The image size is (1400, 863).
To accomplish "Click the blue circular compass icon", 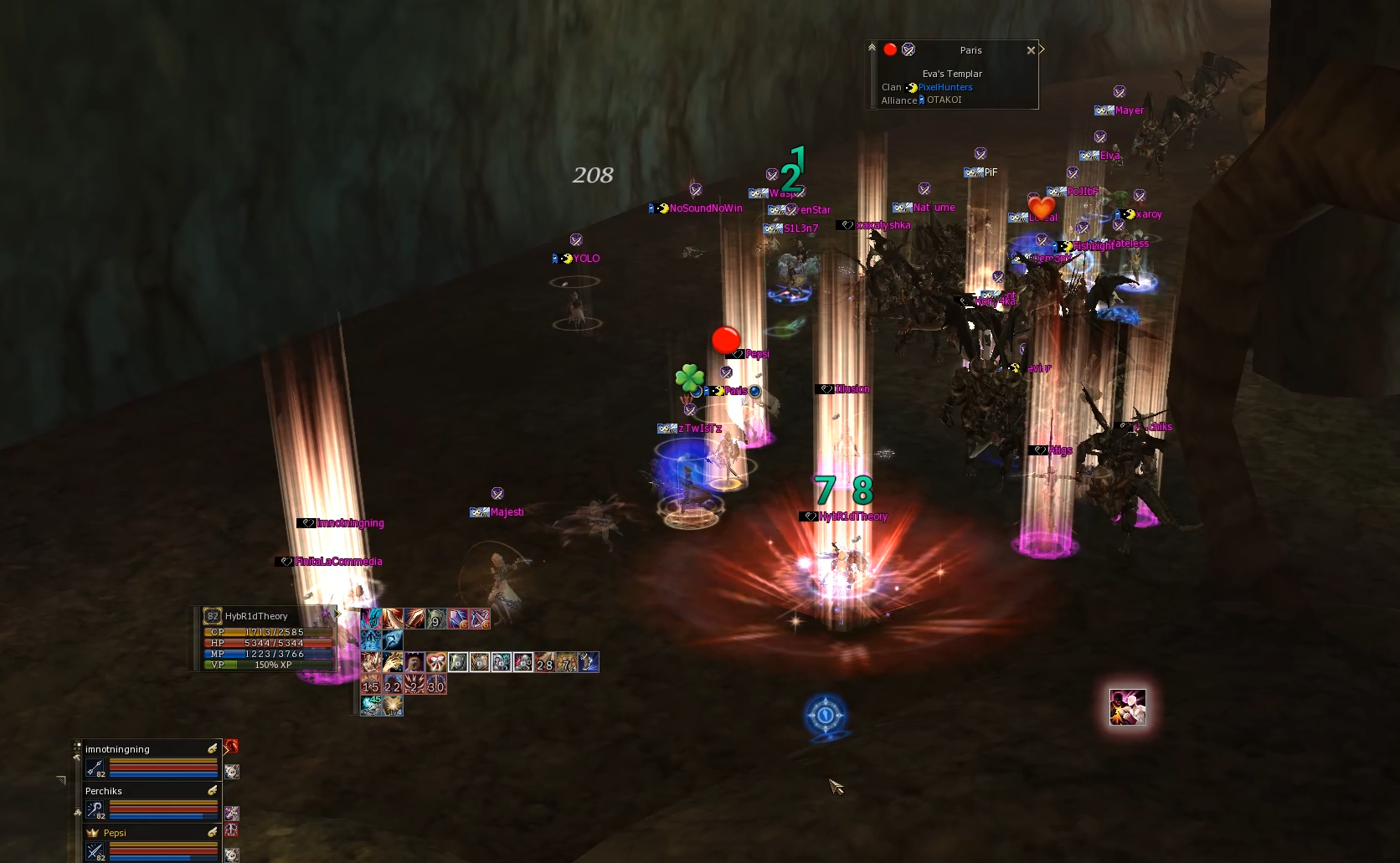I will (x=826, y=716).
